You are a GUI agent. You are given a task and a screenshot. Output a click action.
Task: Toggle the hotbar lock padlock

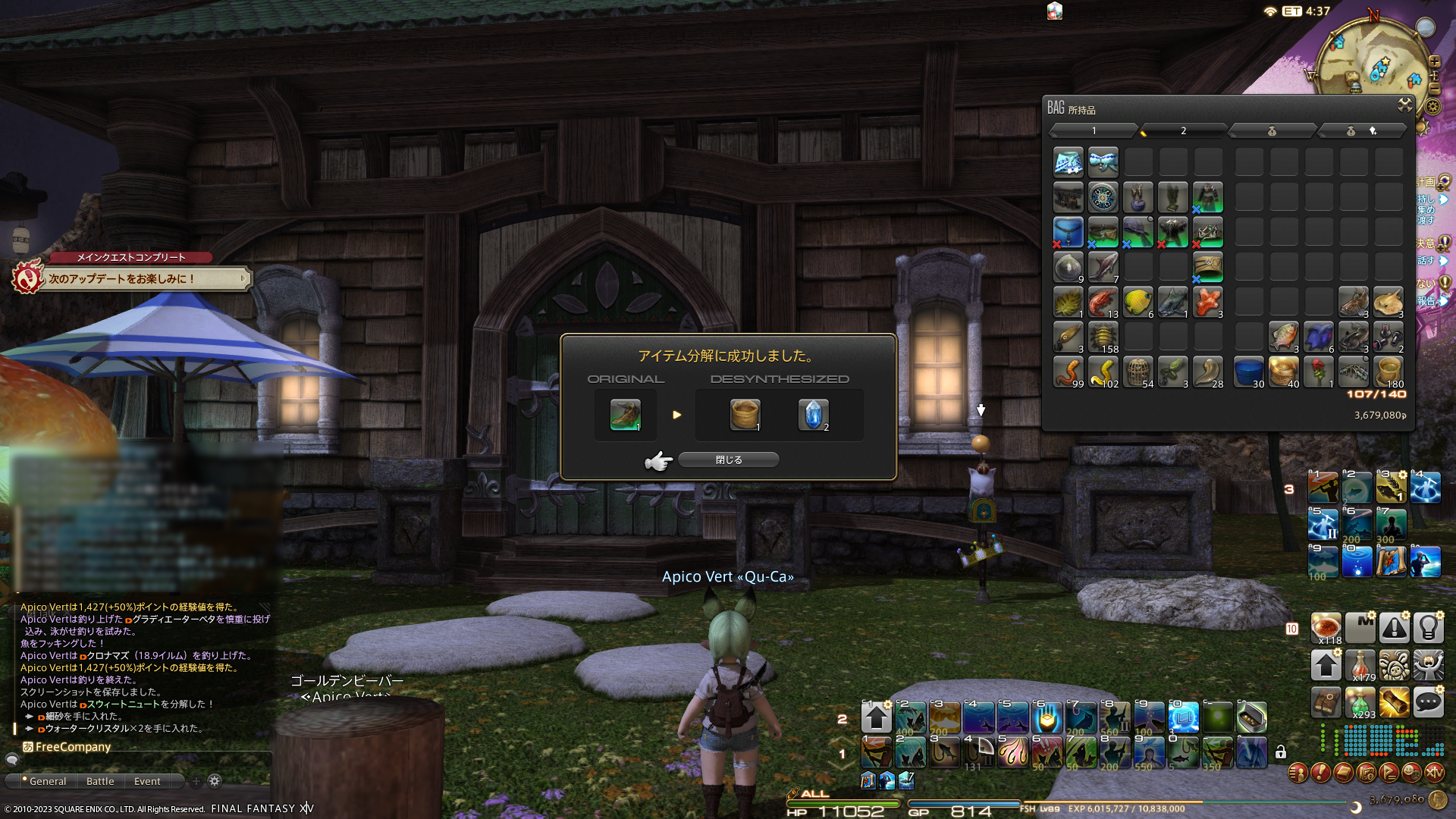1281,752
